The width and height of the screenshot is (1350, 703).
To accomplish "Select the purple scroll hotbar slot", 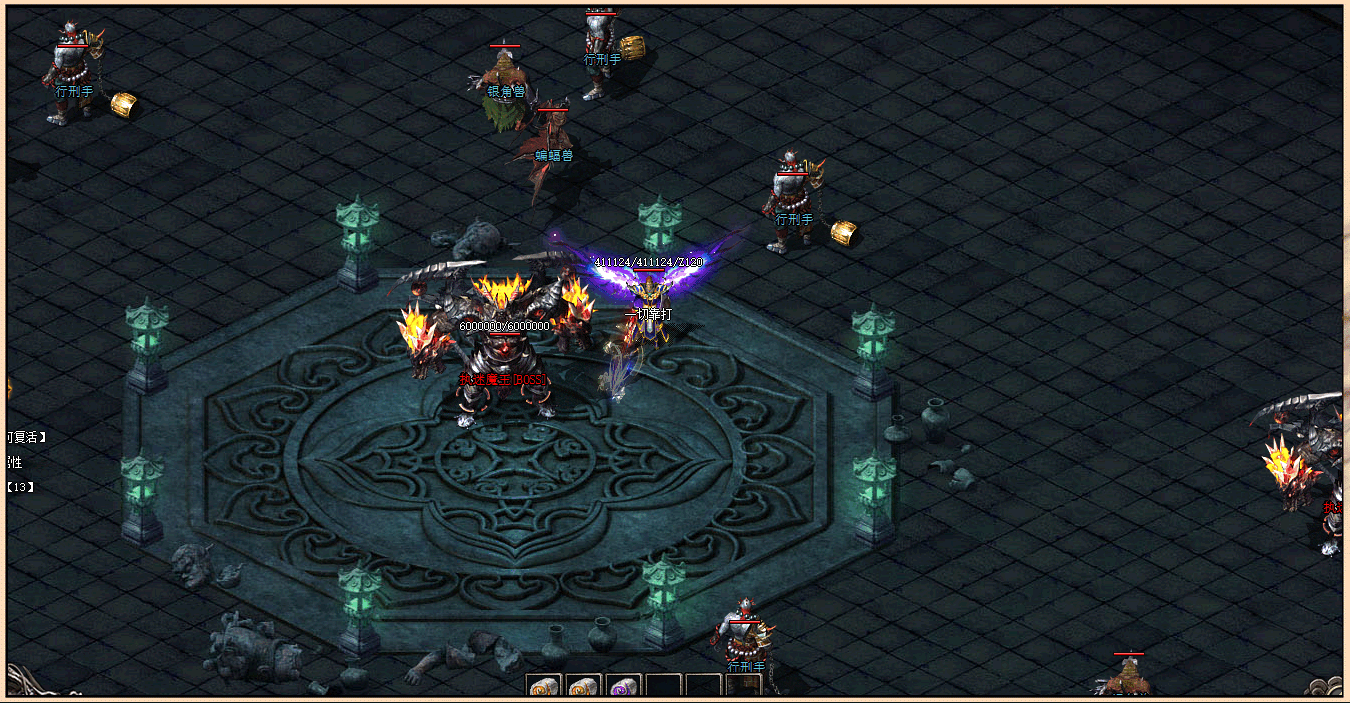I will click(624, 687).
